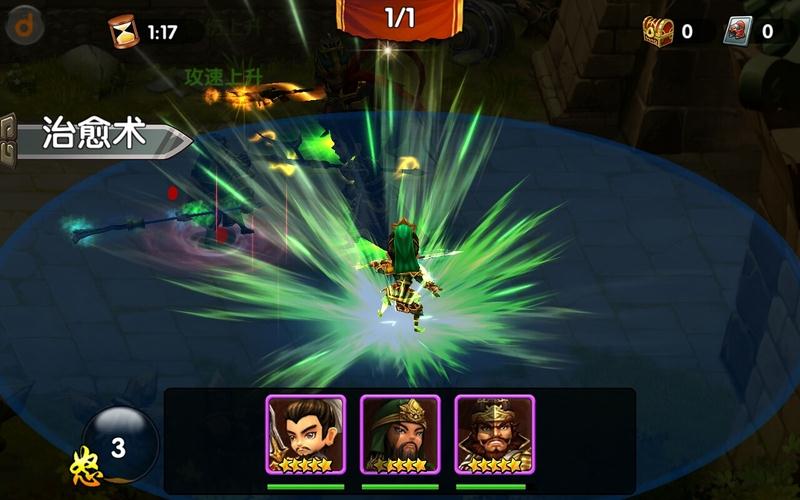Select the dark-haired young hero portrait
Screen dimensions: 800x500
click(x=305, y=434)
